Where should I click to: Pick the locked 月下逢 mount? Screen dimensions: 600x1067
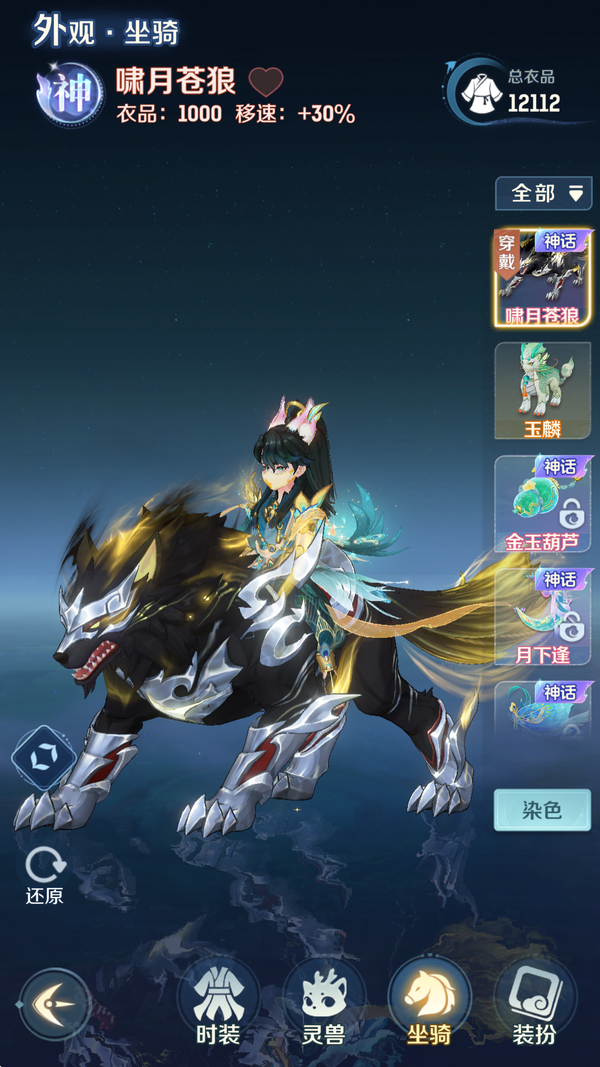(543, 617)
